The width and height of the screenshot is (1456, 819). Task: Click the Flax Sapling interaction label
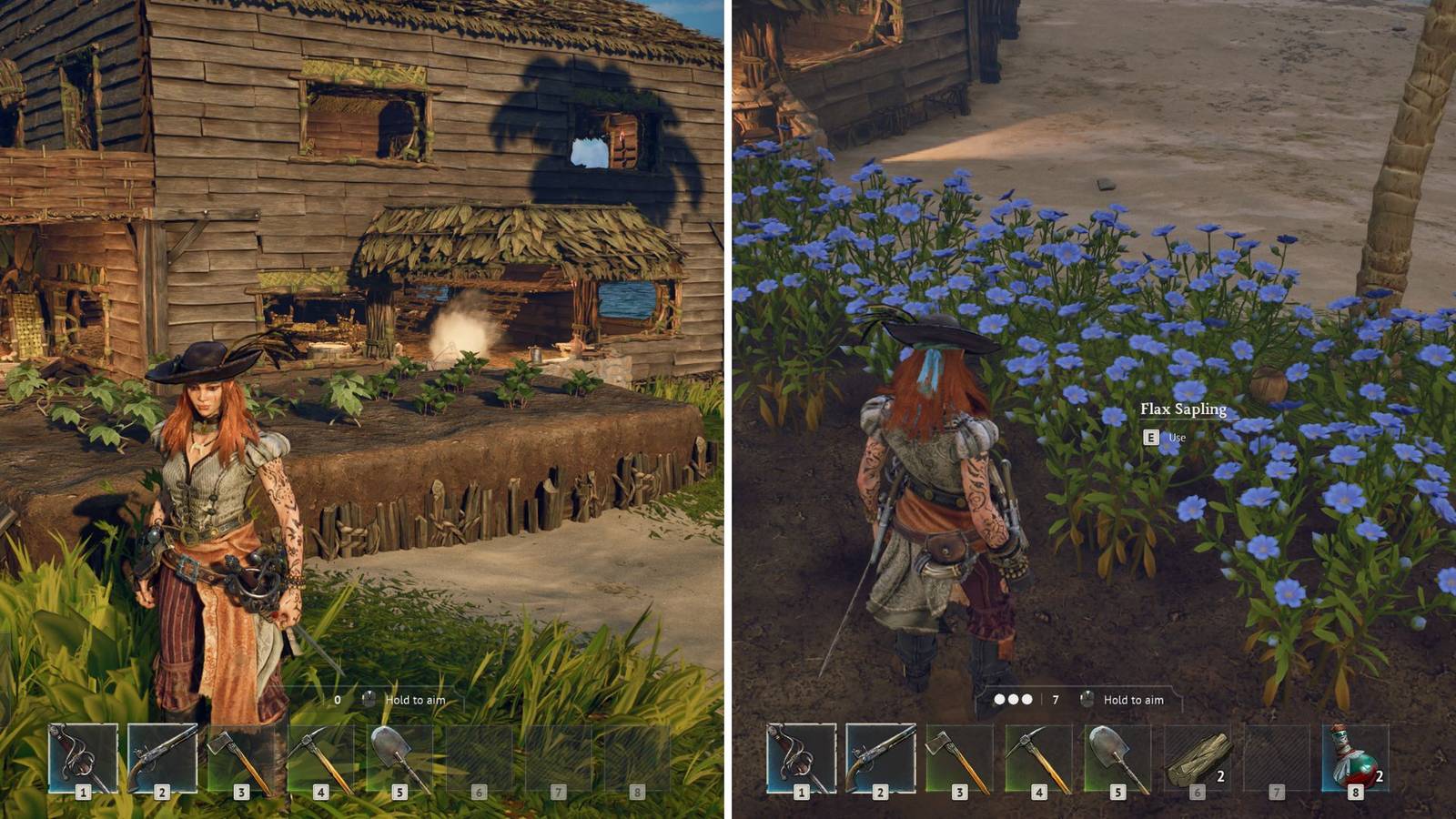tap(1185, 410)
